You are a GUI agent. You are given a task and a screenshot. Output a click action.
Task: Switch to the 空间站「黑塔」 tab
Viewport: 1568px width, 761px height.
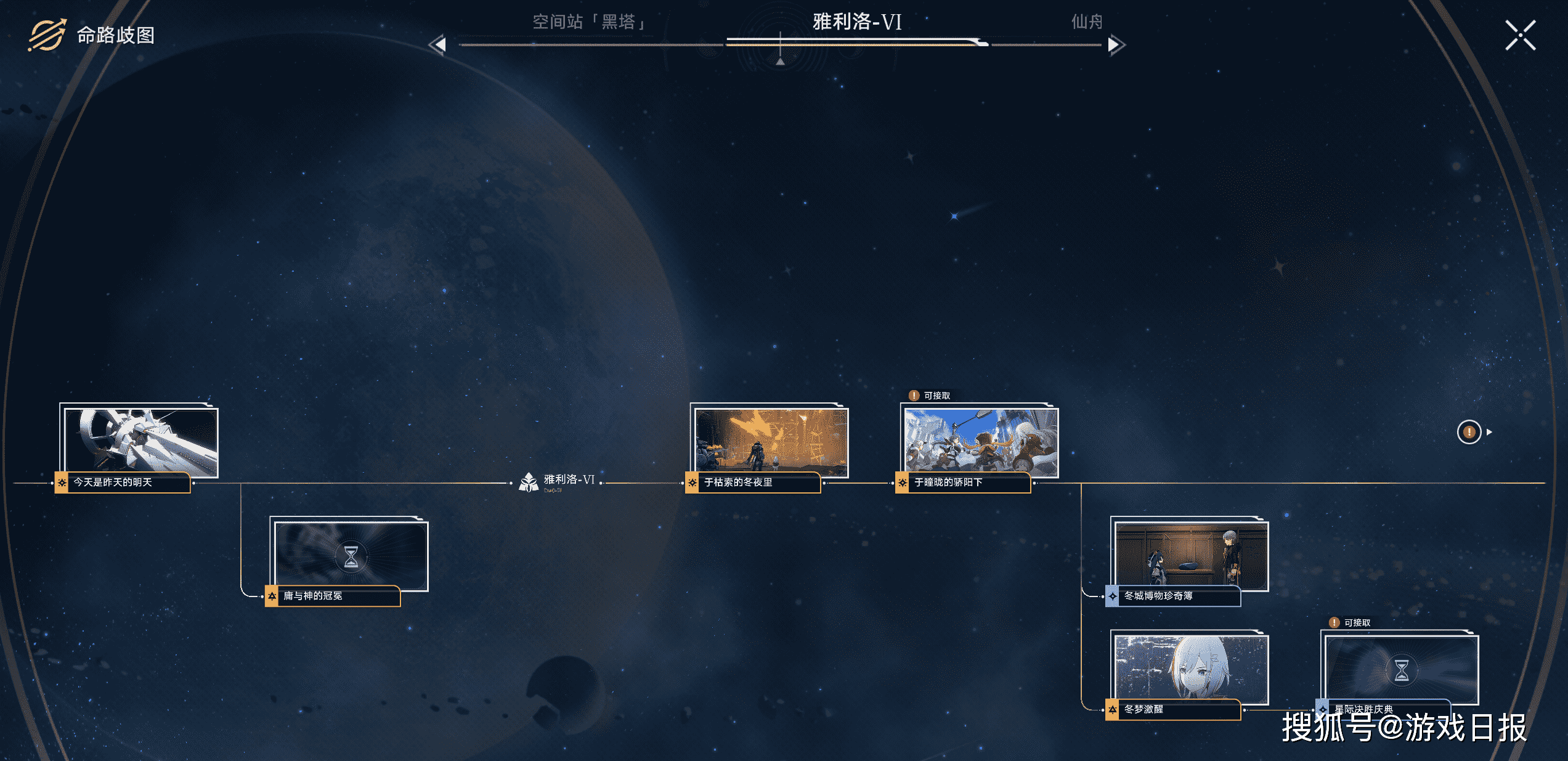tap(588, 22)
